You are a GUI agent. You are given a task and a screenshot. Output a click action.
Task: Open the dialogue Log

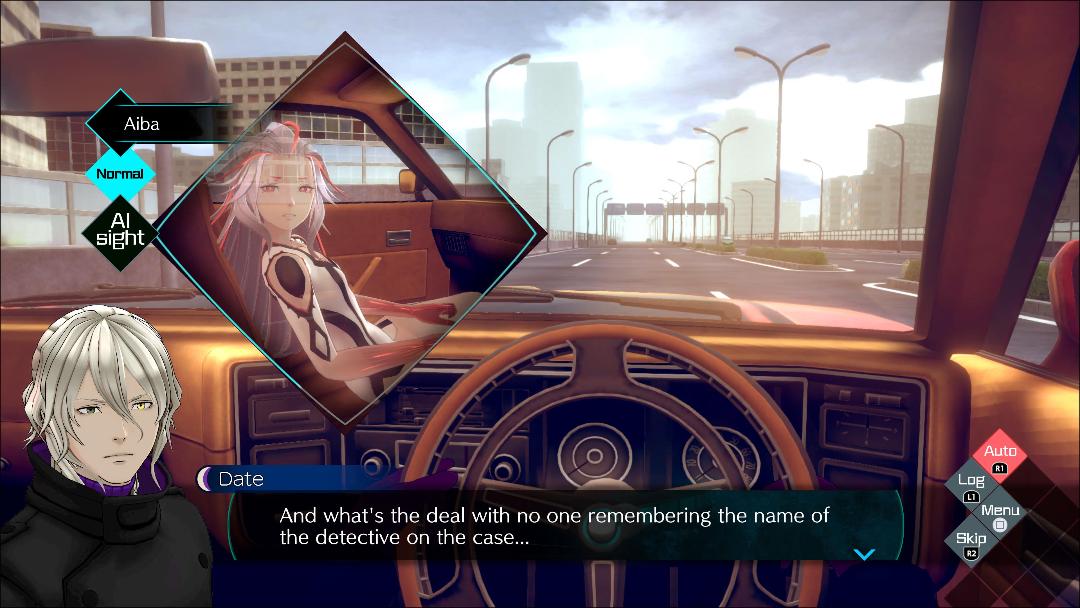click(972, 486)
